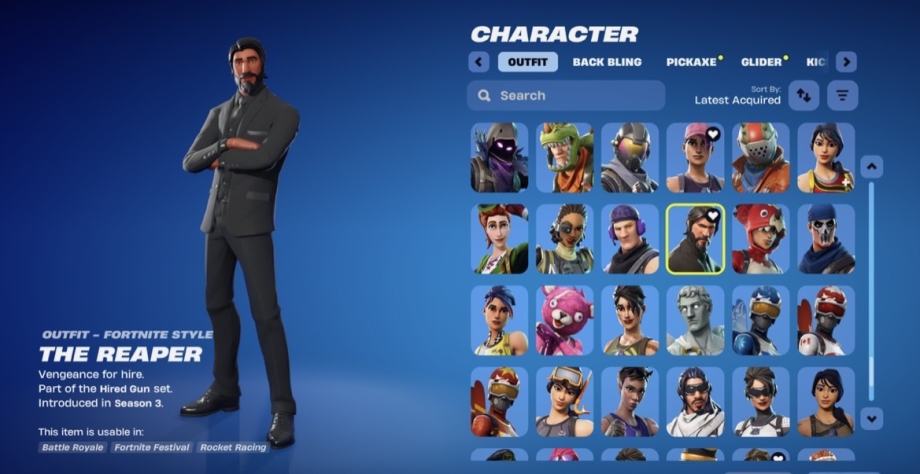Select the outfit wearing purple headphones and beanie
The width and height of the screenshot is (920, 474).
630,239
